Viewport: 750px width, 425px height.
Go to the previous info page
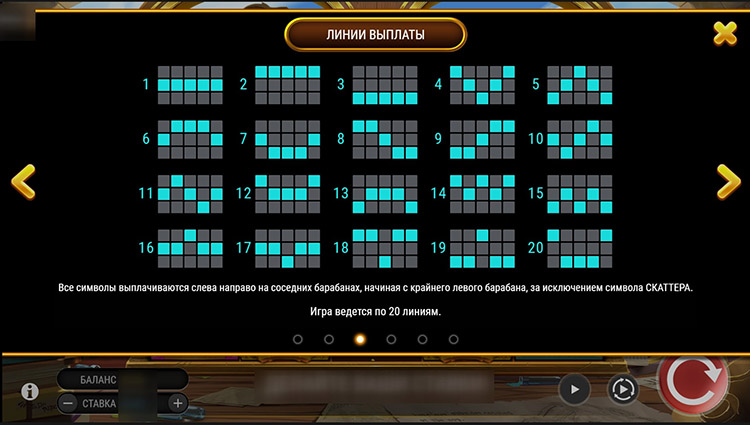[23, 181]
